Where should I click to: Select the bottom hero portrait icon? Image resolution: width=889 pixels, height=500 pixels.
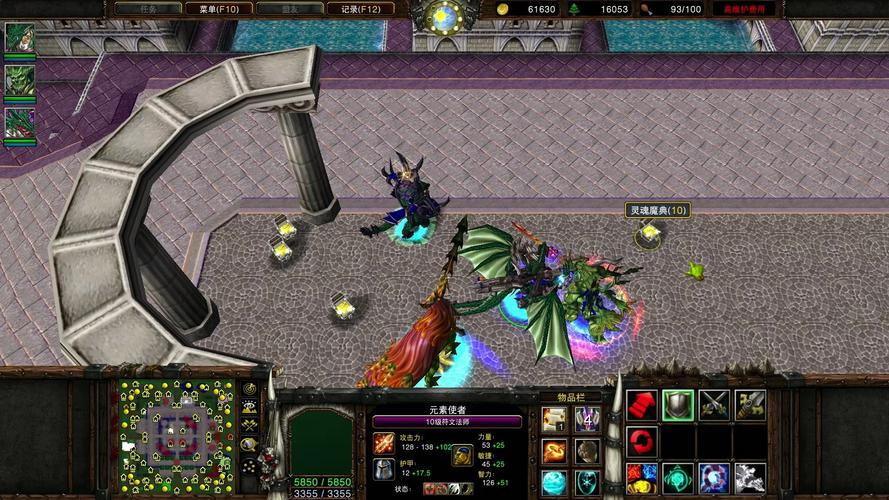click(19, 123)
